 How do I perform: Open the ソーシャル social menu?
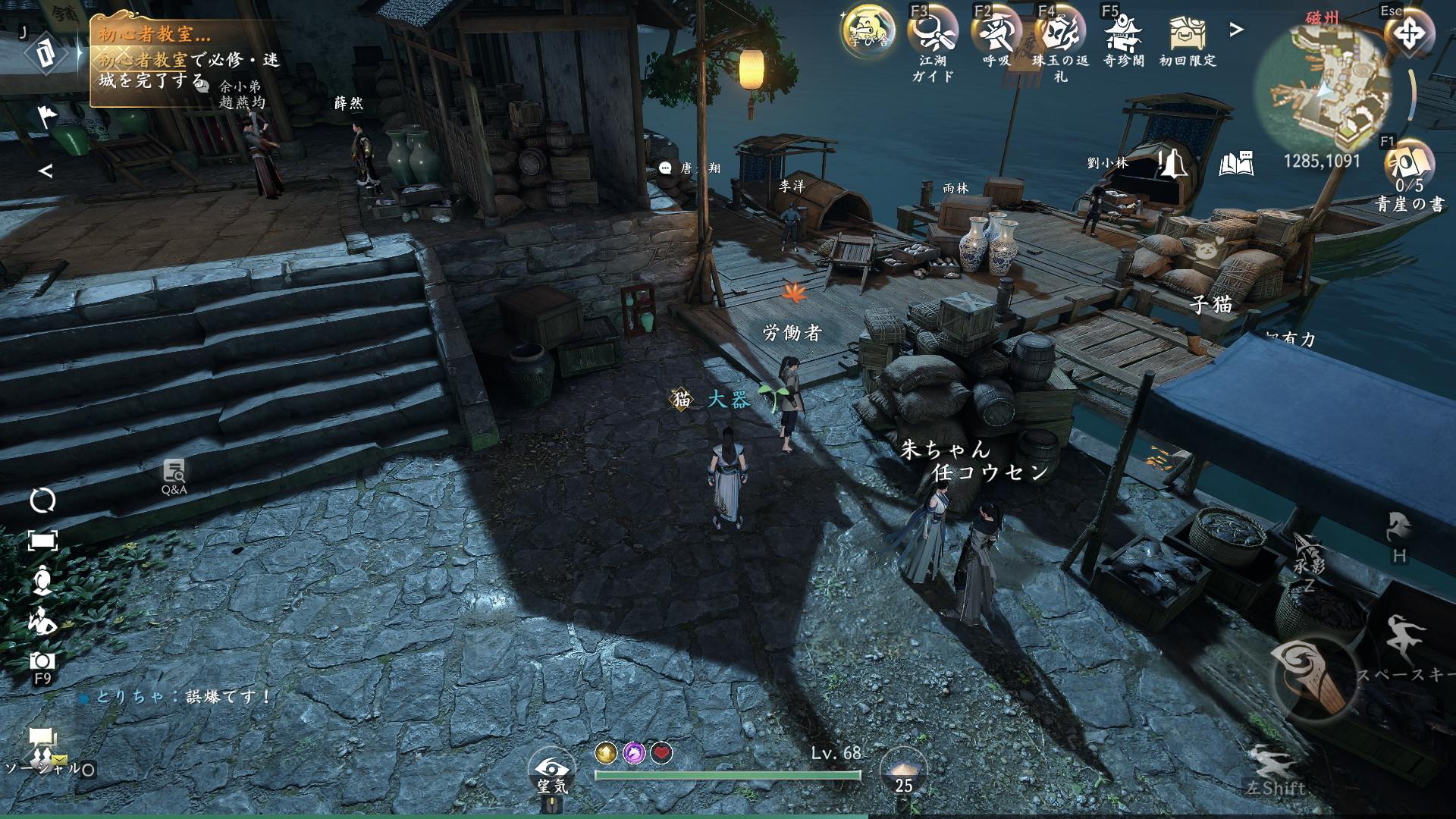click(x=42, y=746)
